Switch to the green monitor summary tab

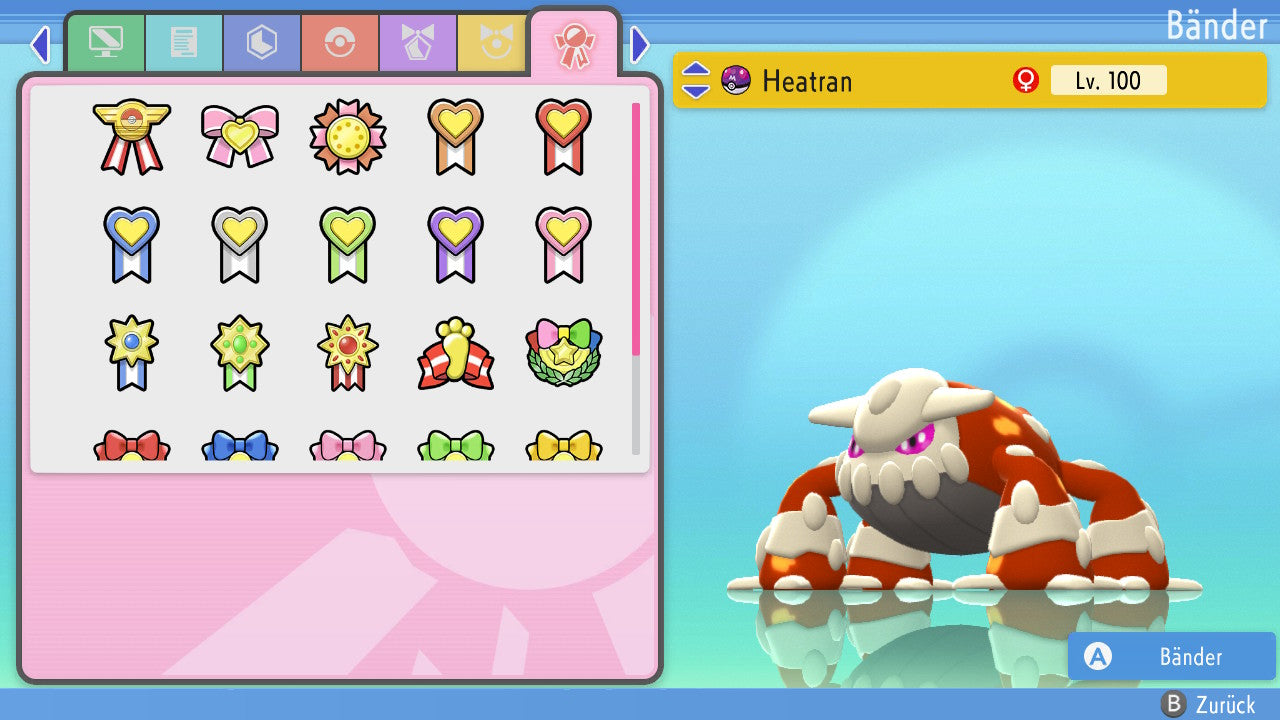(106, 43)
